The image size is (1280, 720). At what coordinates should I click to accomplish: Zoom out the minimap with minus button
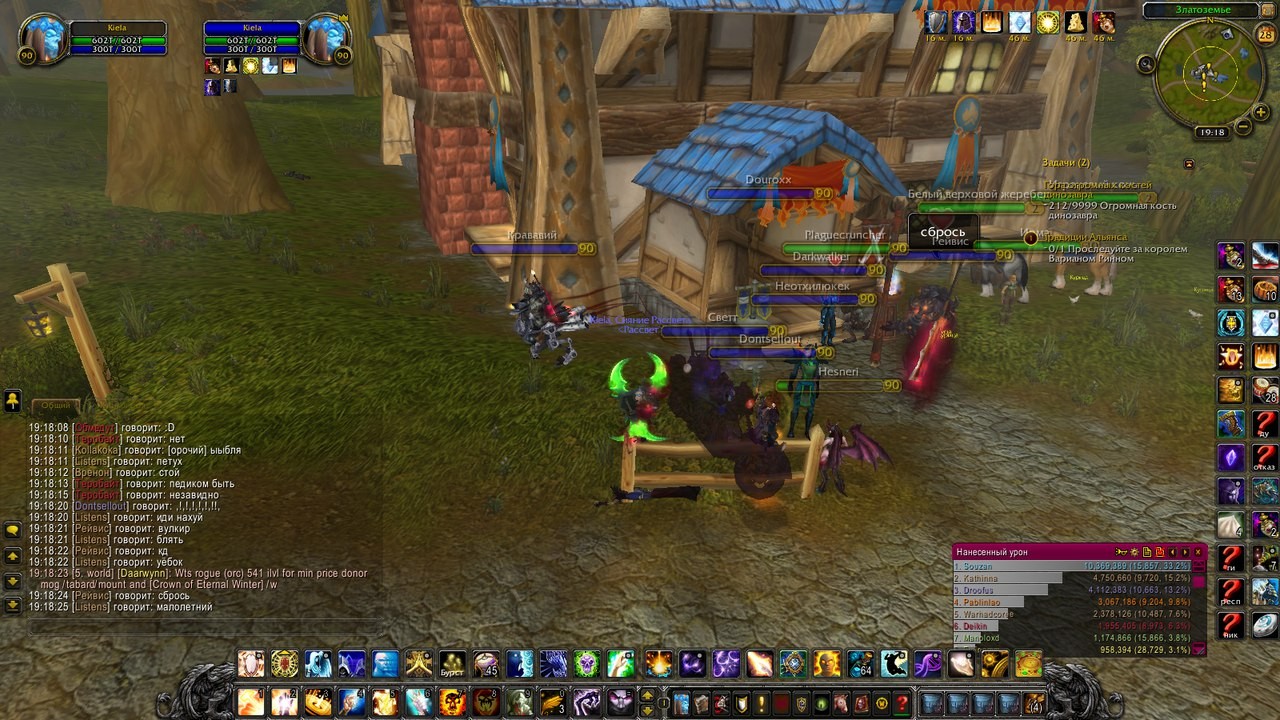(x=1243, y=127)
